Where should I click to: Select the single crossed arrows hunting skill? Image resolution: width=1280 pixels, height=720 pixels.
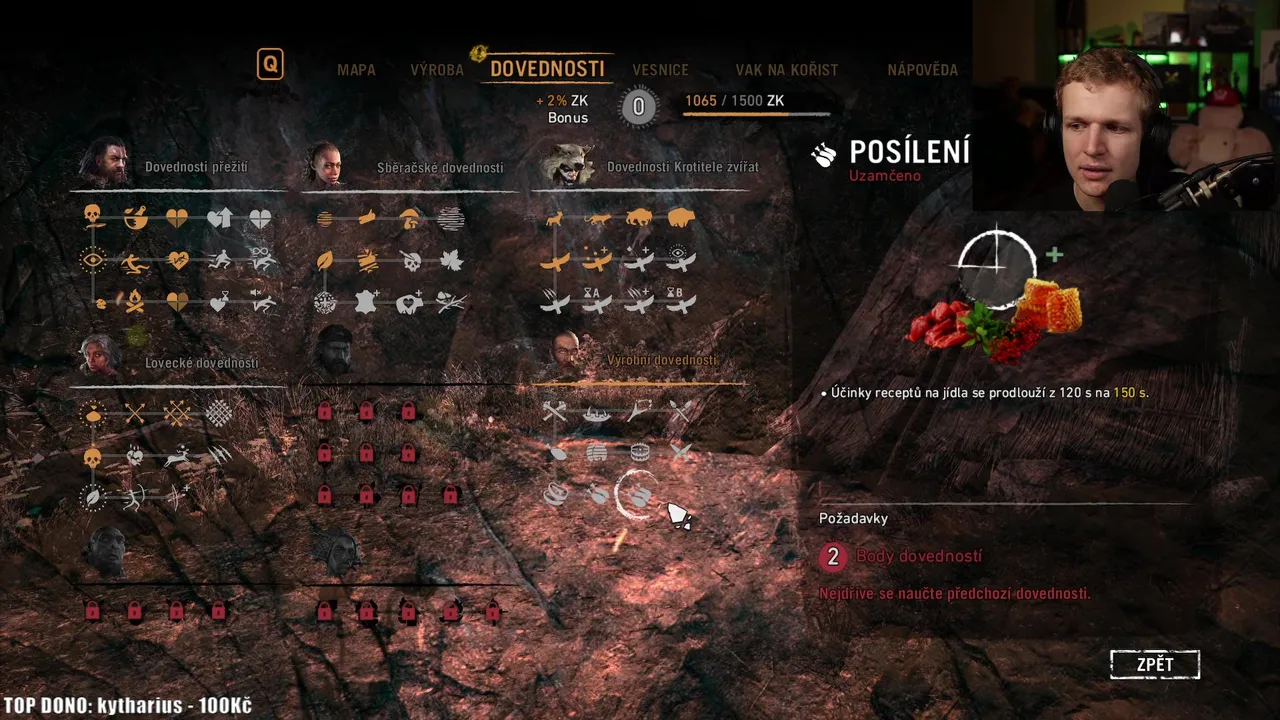tap(135, 412)
